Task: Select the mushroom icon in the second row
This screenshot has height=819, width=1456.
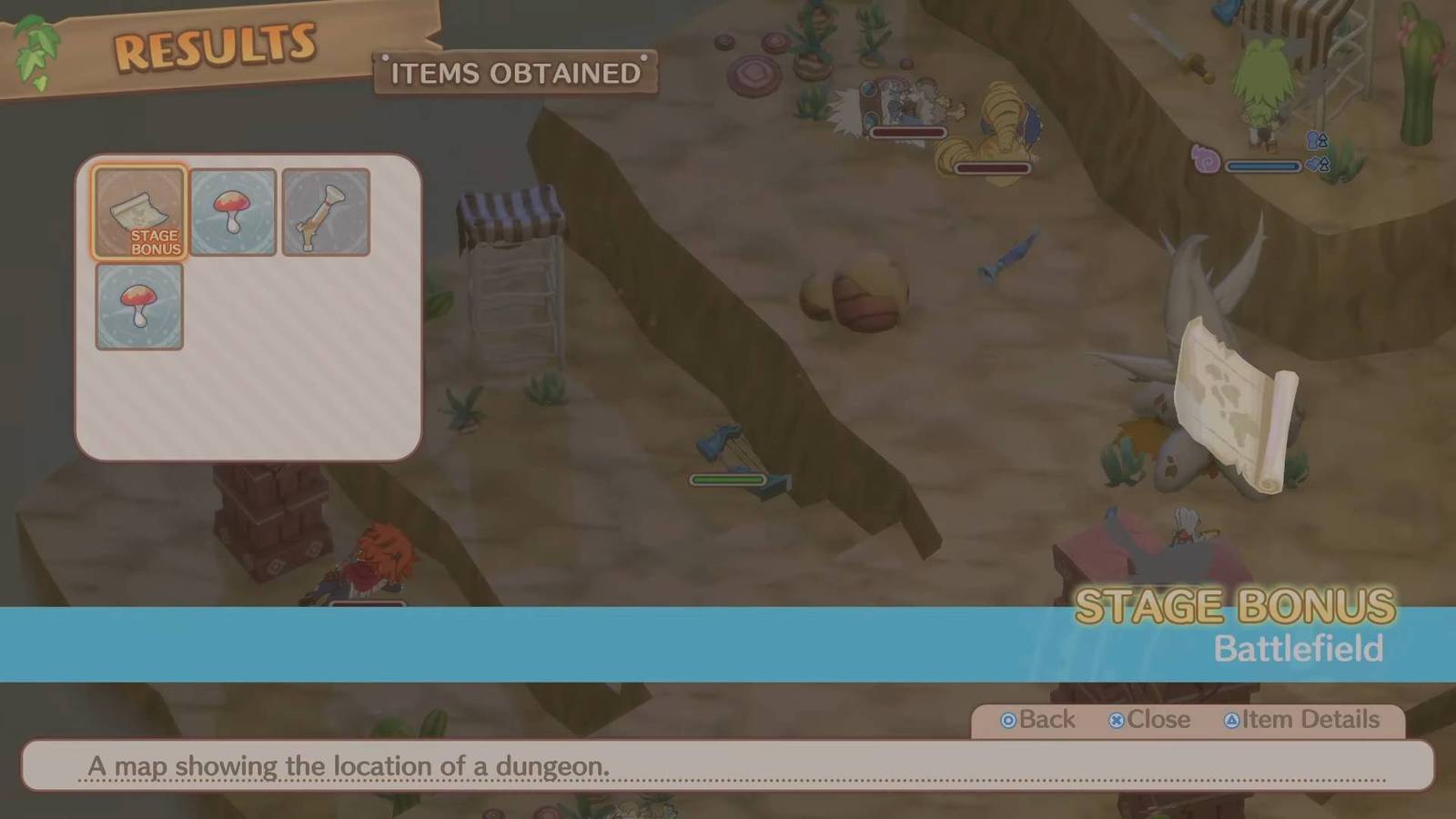Action: [139, 307]
